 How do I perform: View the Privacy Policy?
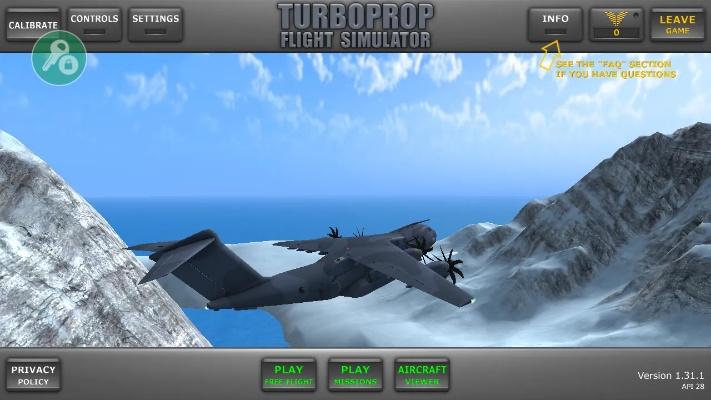coord(33,374)
